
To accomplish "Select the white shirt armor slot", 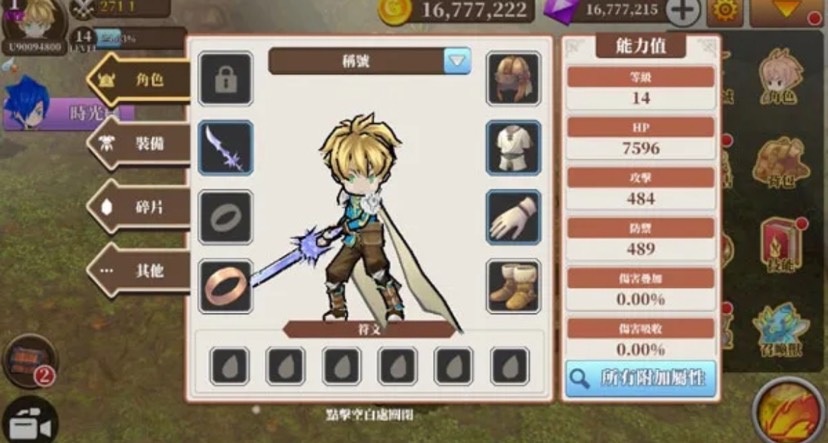I will coord(514,147).
